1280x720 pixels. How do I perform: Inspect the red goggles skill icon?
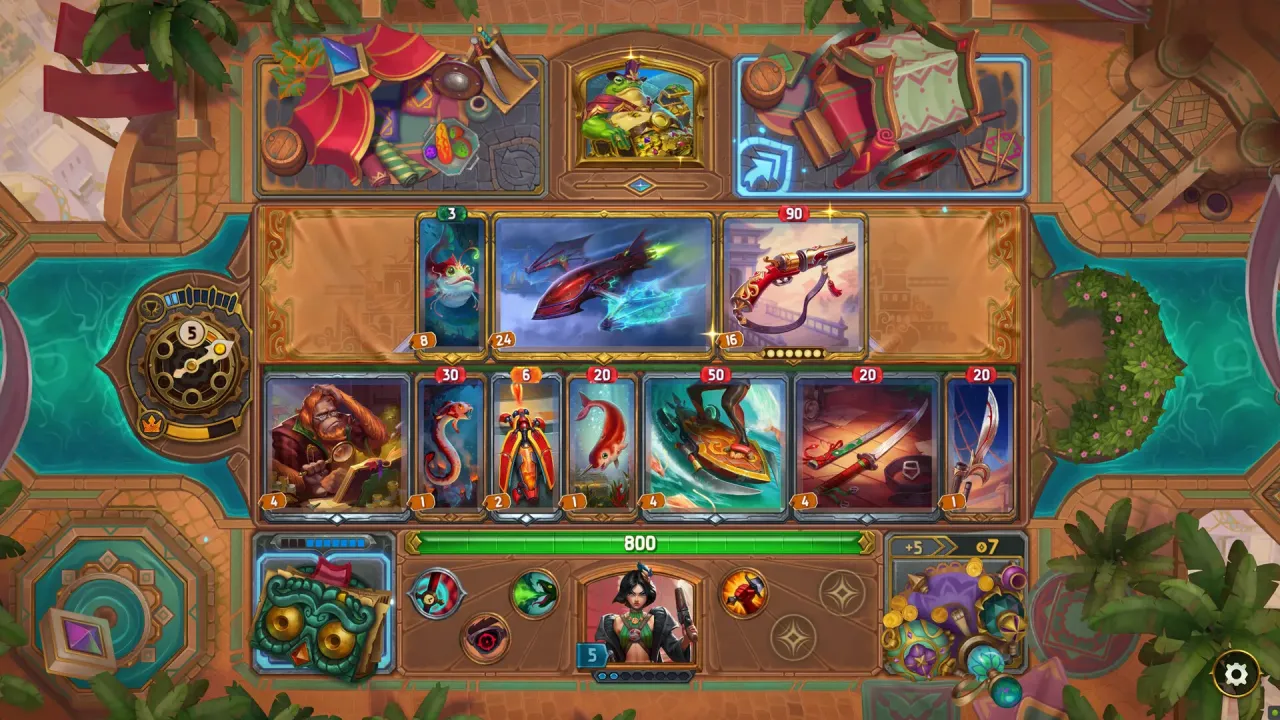(x=484, y=635)
